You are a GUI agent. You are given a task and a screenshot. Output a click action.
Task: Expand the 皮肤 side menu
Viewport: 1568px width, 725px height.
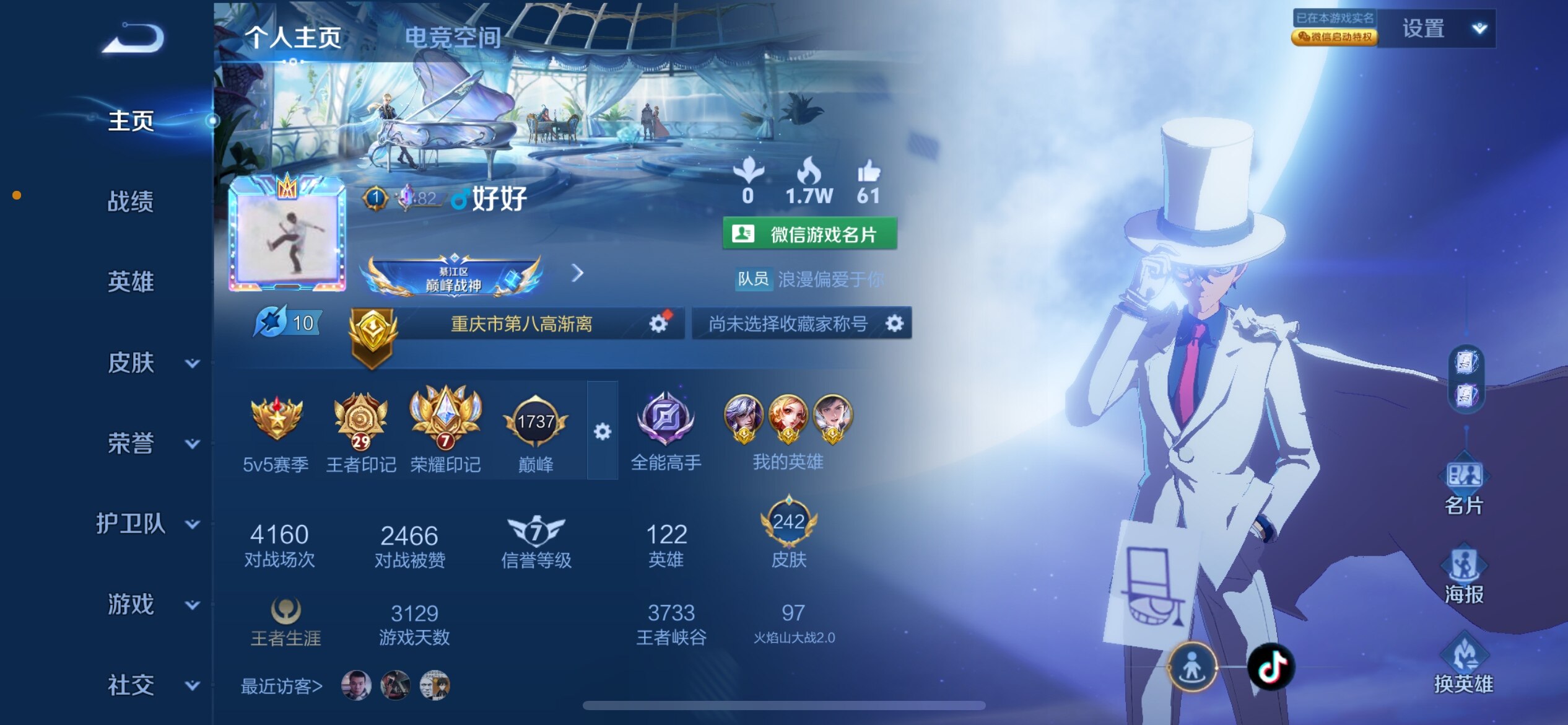coord(152,362)
